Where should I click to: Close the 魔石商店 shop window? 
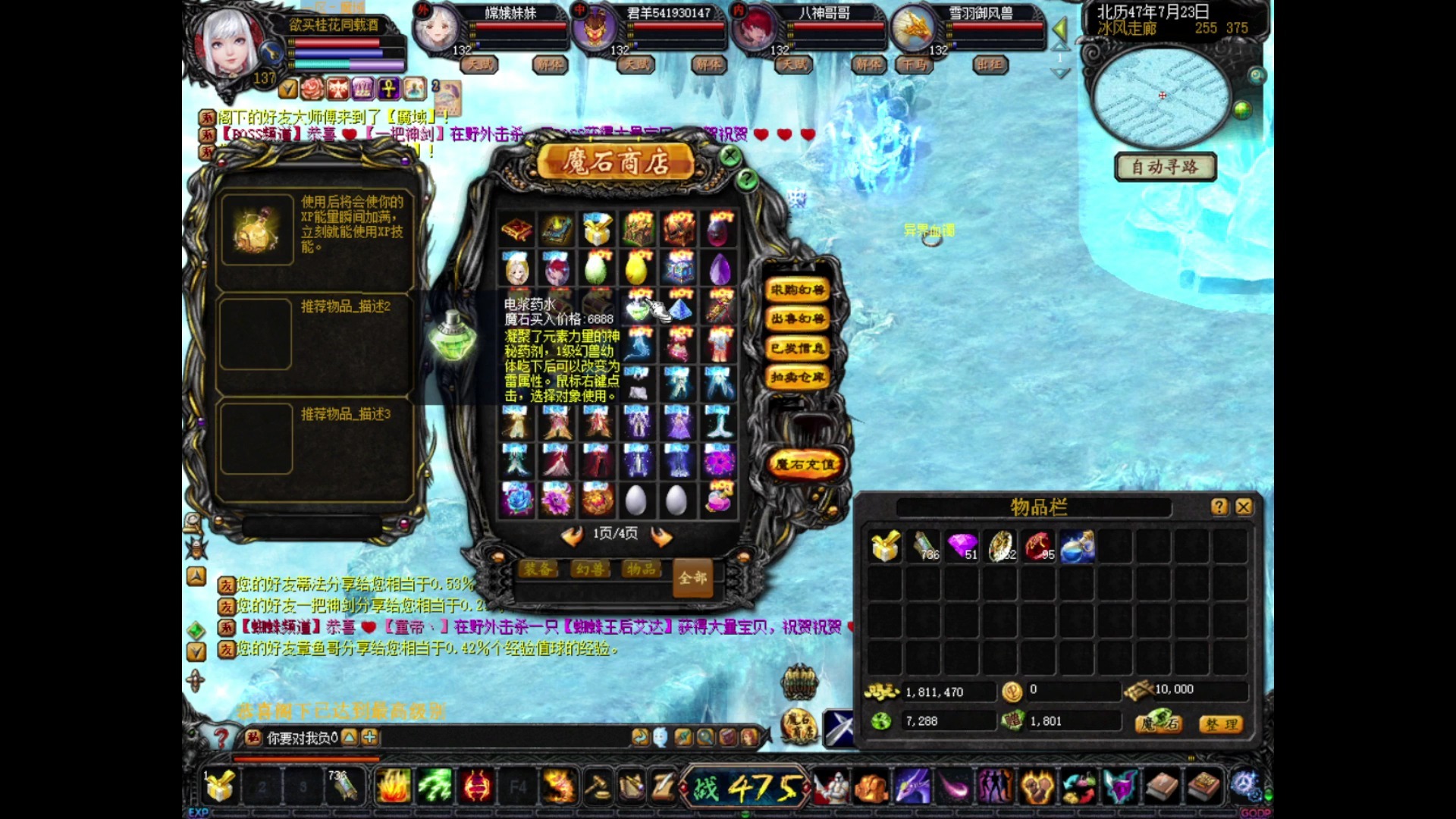point(730,156)
